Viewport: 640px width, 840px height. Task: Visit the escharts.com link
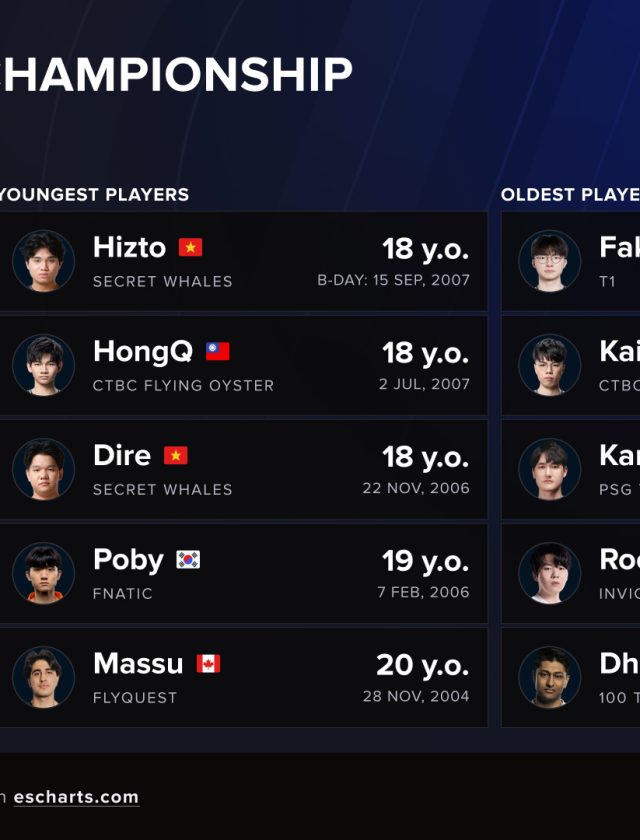click(76, 797)
